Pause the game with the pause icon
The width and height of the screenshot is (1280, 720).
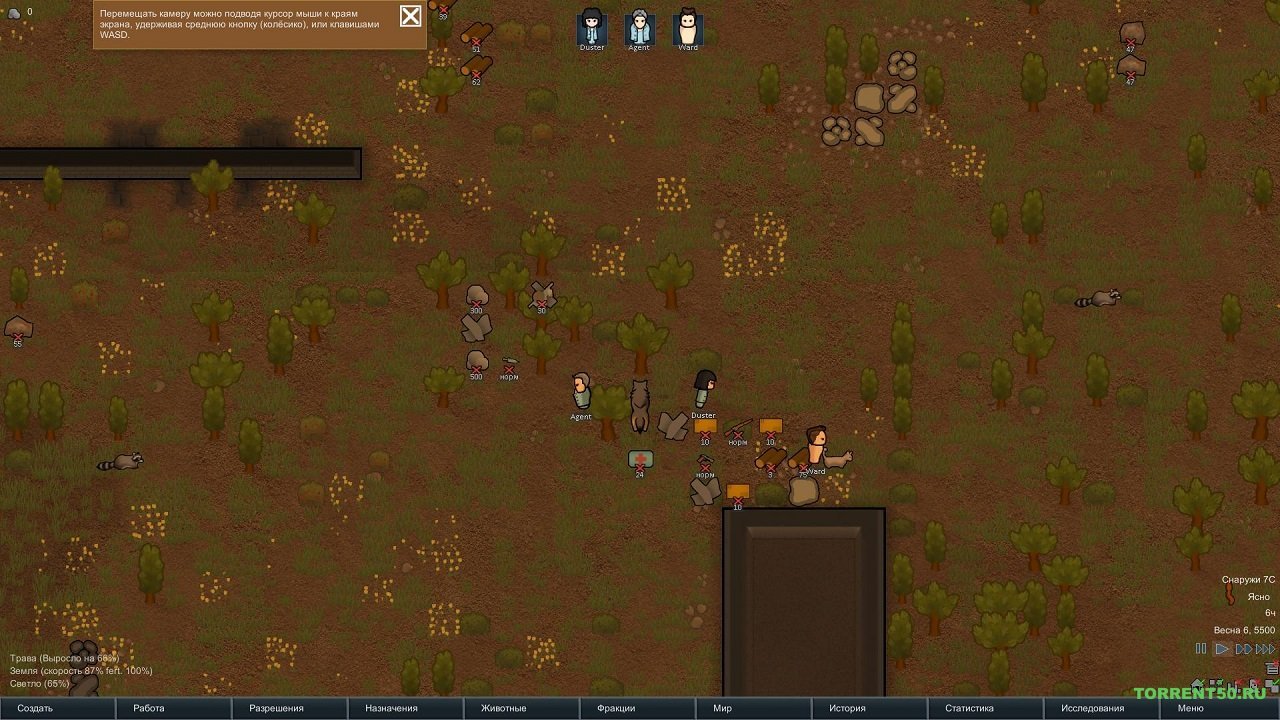tap(1201, 648)
